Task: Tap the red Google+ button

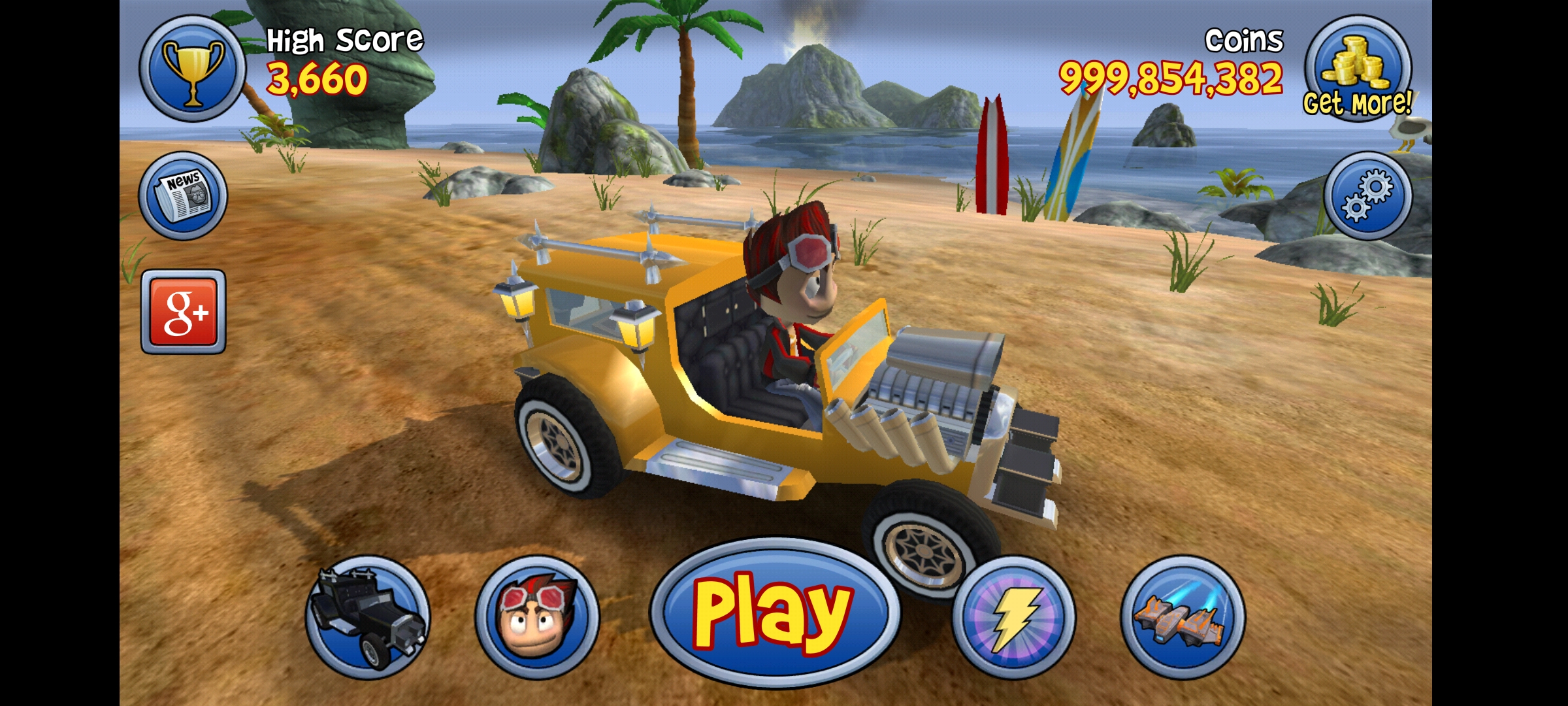Action: click(x=184, y=312)
